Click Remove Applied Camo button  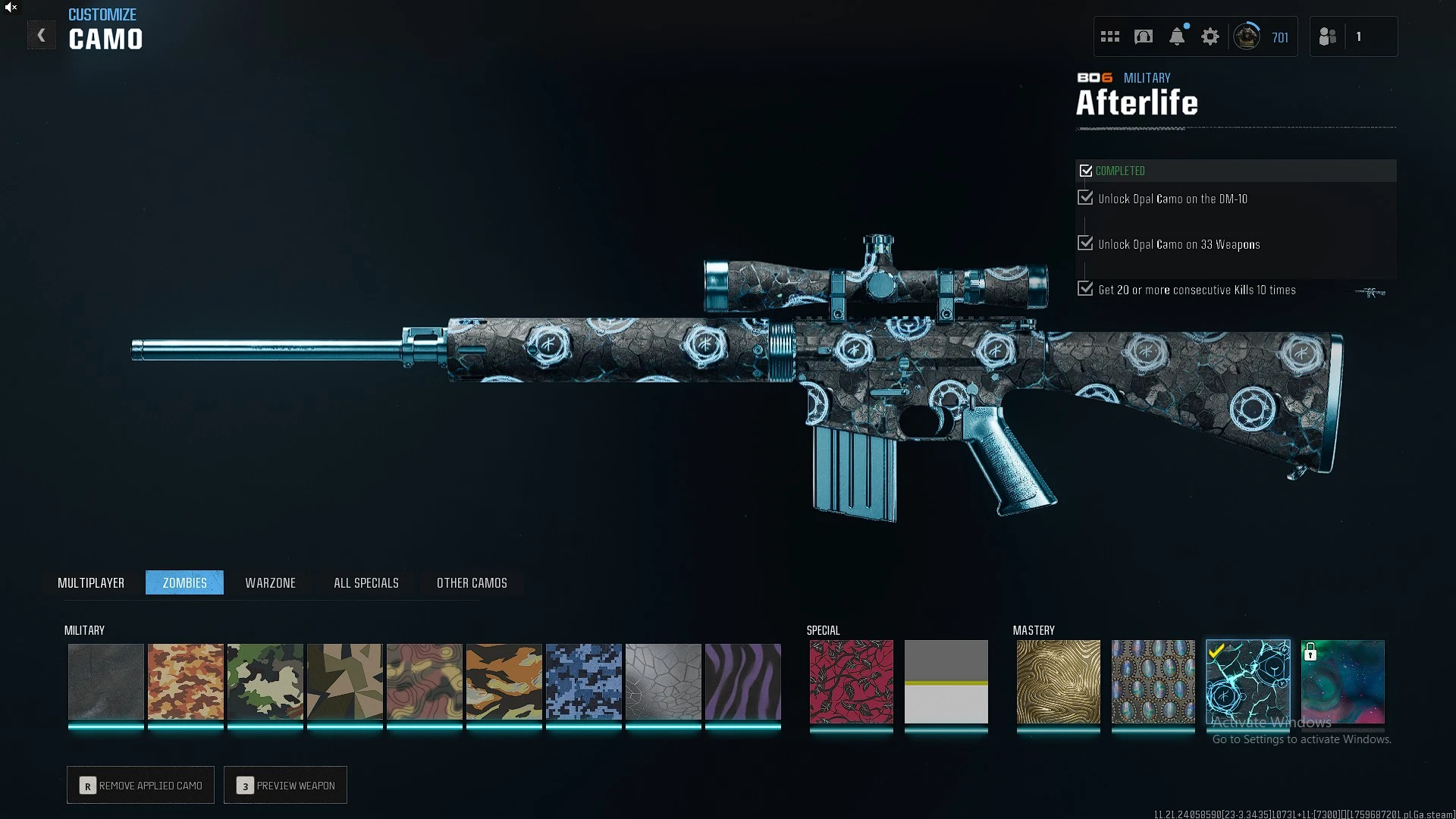pos(140,785)
